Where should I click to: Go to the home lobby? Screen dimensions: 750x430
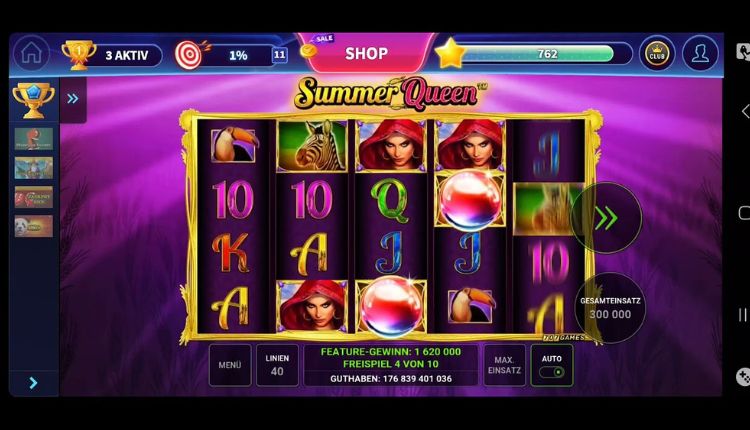[31, 53]
